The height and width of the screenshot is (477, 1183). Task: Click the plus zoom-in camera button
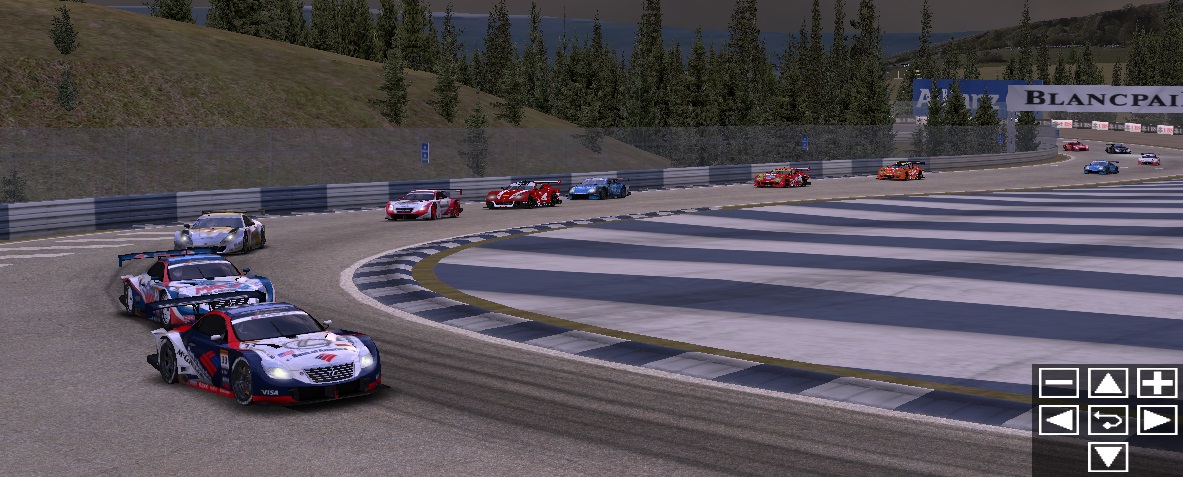coord(1157,383)
